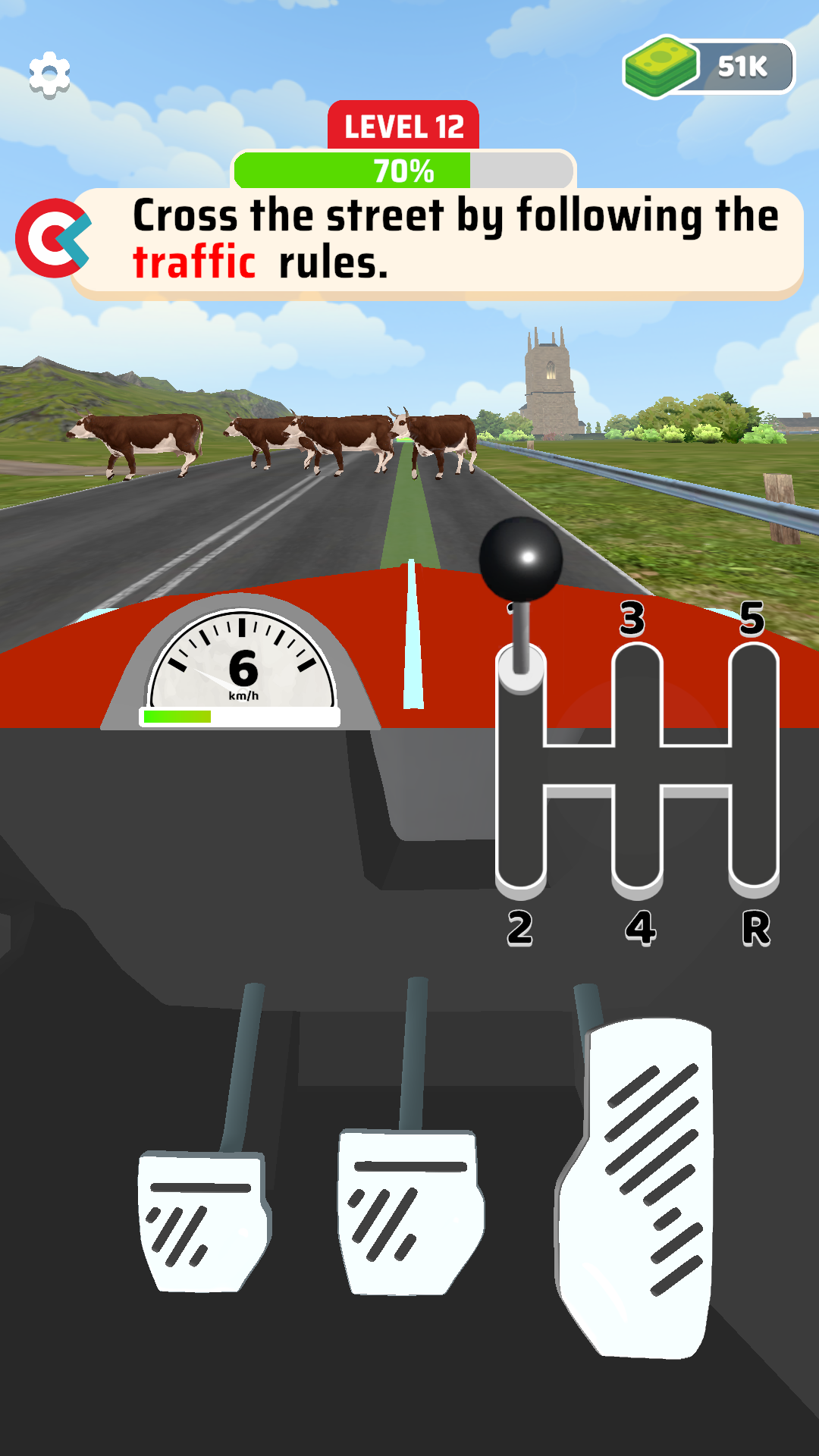Viewport: 819px width, 1456px height.
Task: Select the 2nd gear slot
Action: 520,857
